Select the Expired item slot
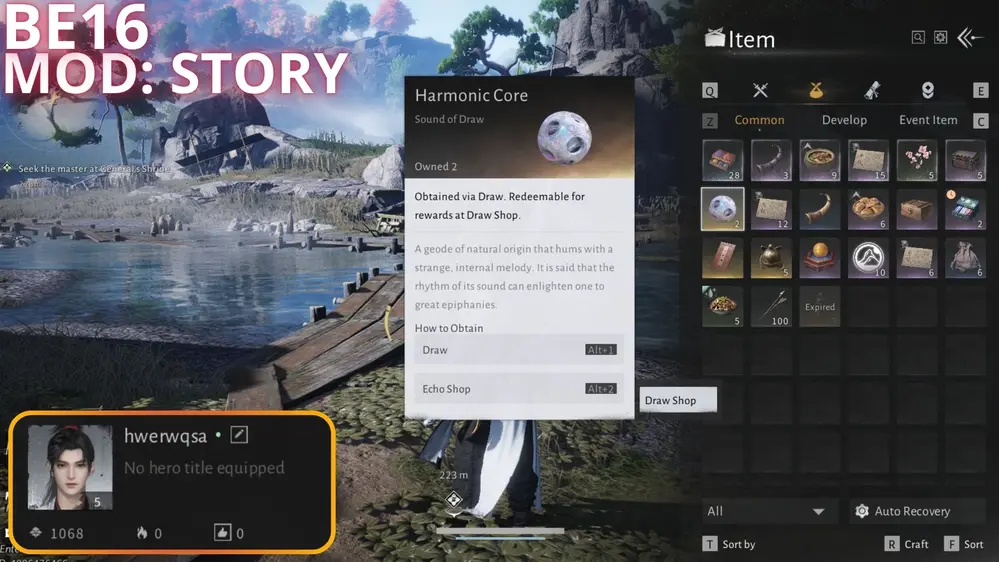 tap(820, 306)
